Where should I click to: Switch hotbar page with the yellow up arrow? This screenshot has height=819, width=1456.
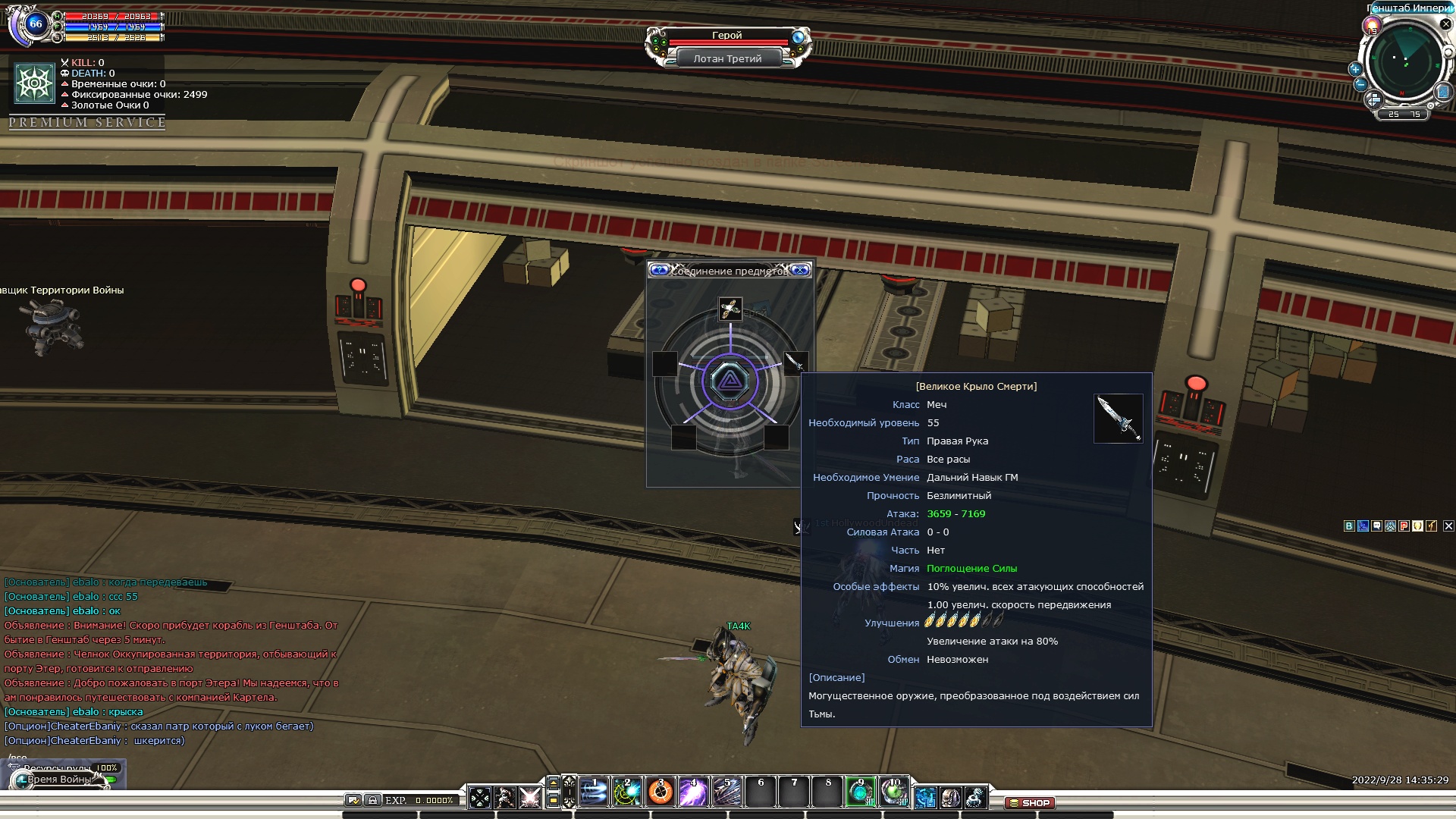pos(554,783)
